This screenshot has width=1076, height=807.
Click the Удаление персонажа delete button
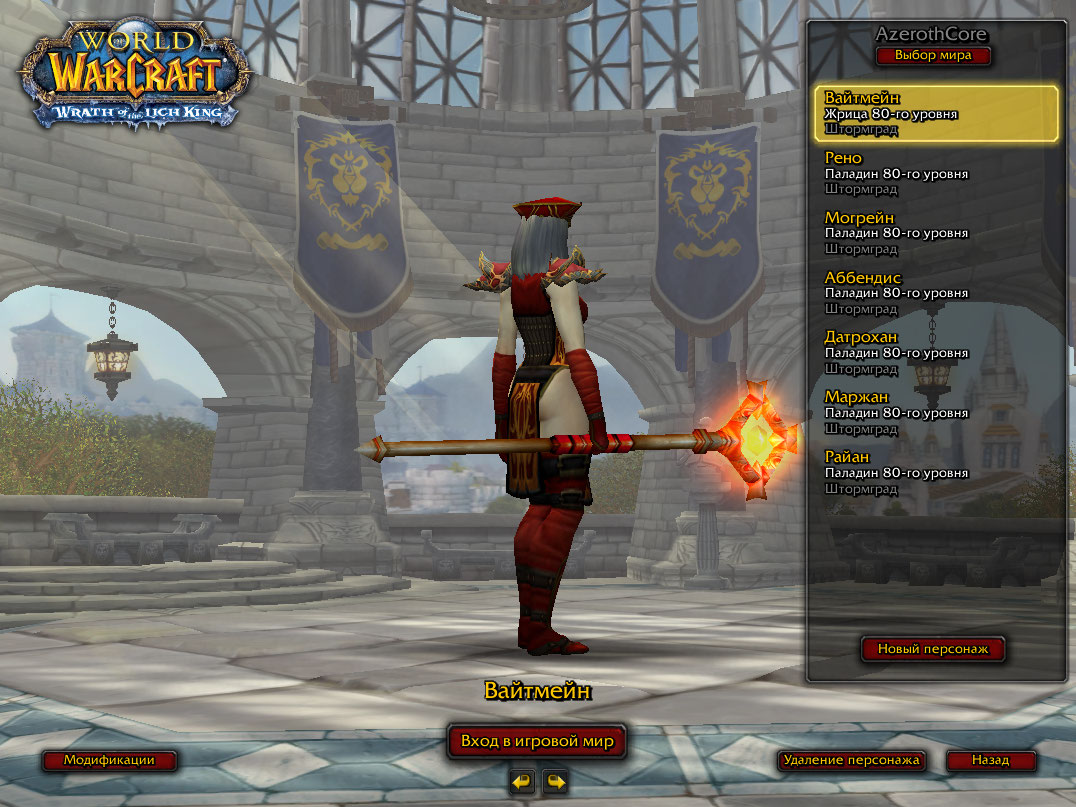(851, 760)
